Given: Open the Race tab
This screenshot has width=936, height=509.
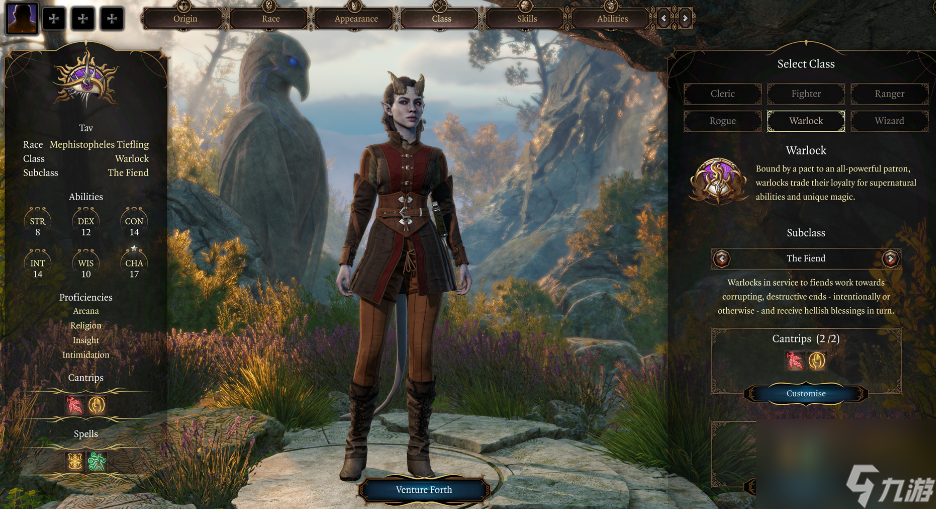Looking at the screenshot, I should pos(270,18).
